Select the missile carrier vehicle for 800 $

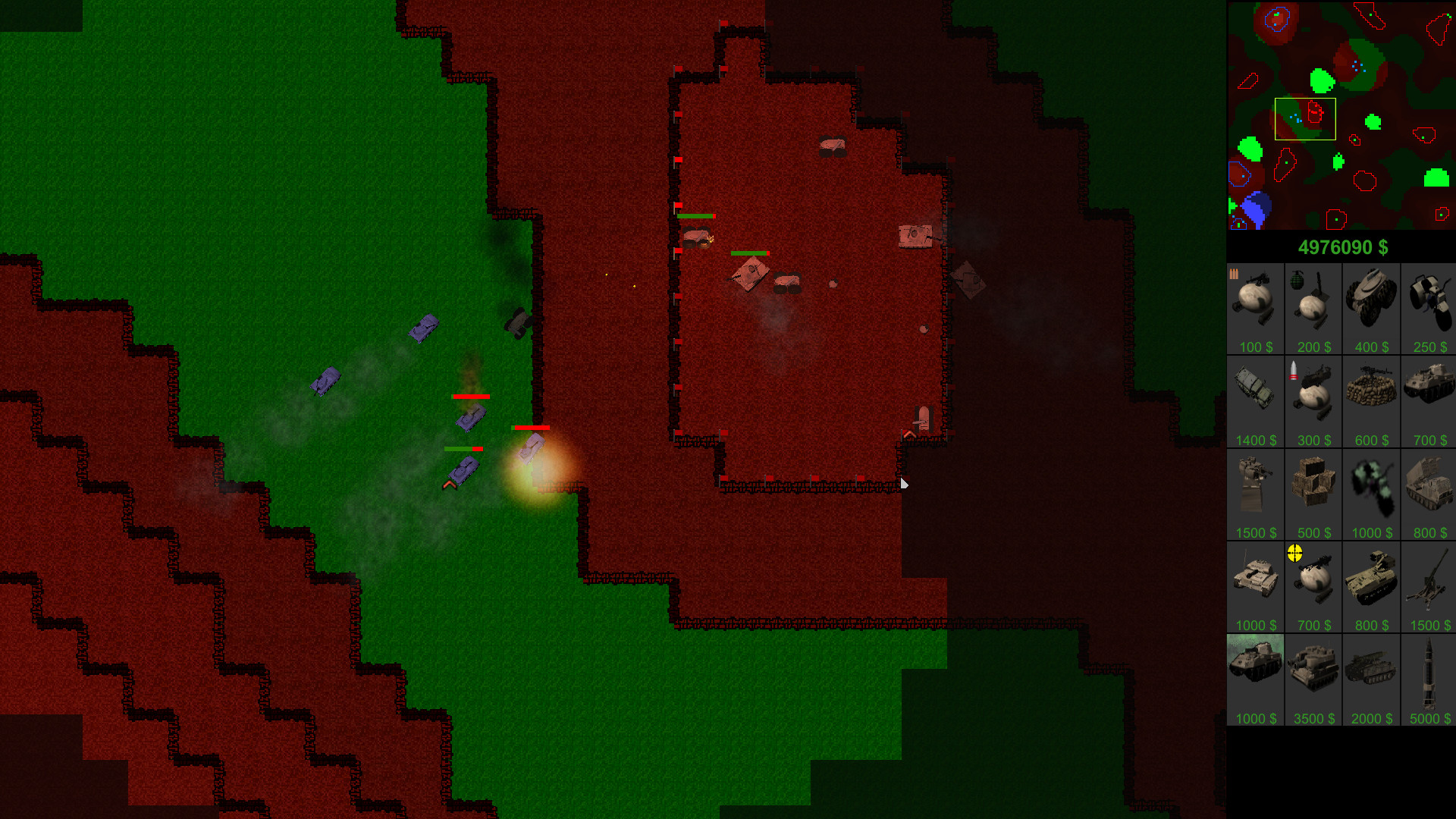point(1370,582)
